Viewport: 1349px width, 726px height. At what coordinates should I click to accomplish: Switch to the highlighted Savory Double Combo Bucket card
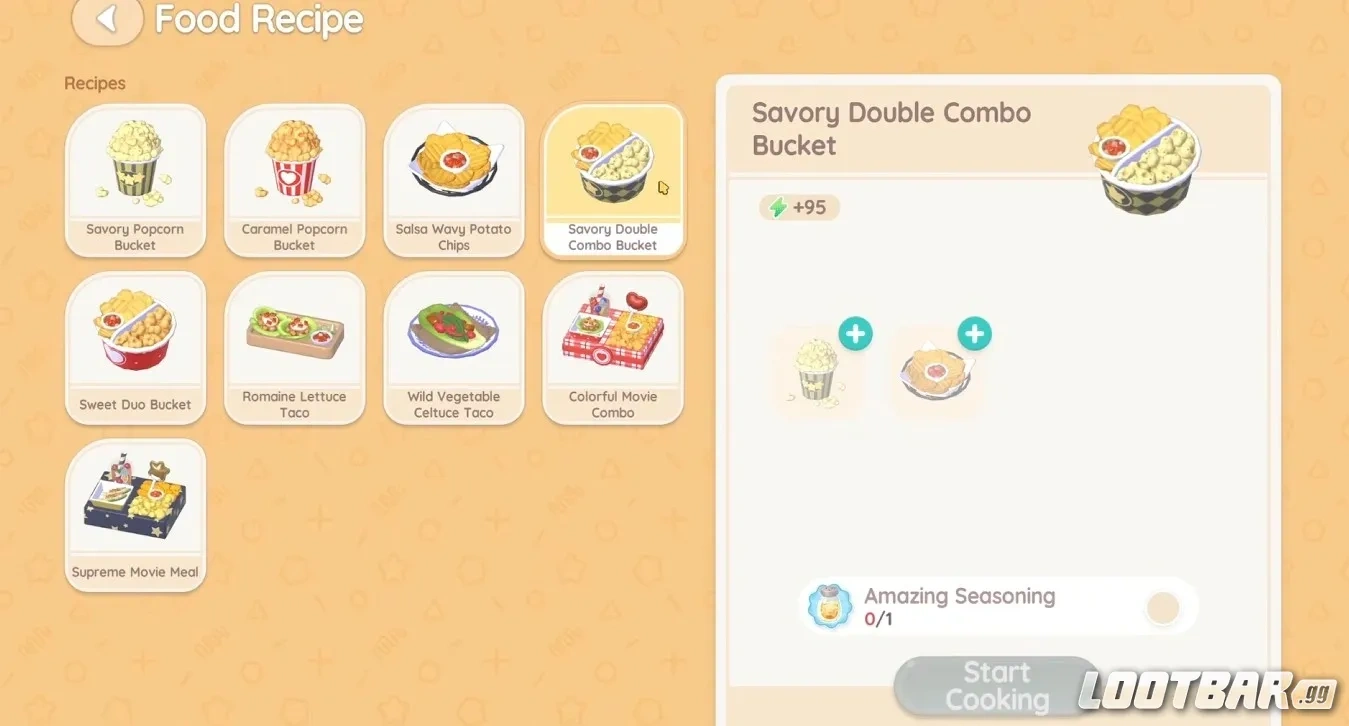[x=613, y=180]
